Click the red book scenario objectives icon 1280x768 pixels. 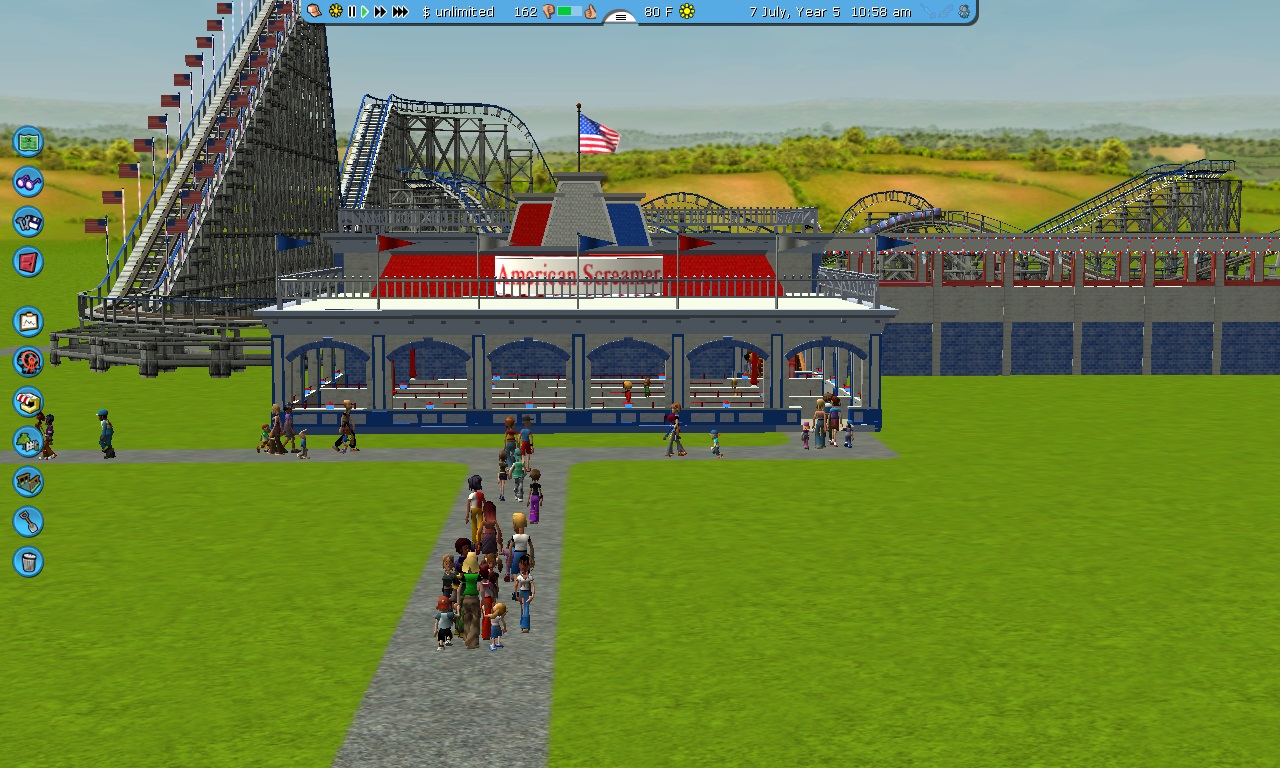[28, 262]
